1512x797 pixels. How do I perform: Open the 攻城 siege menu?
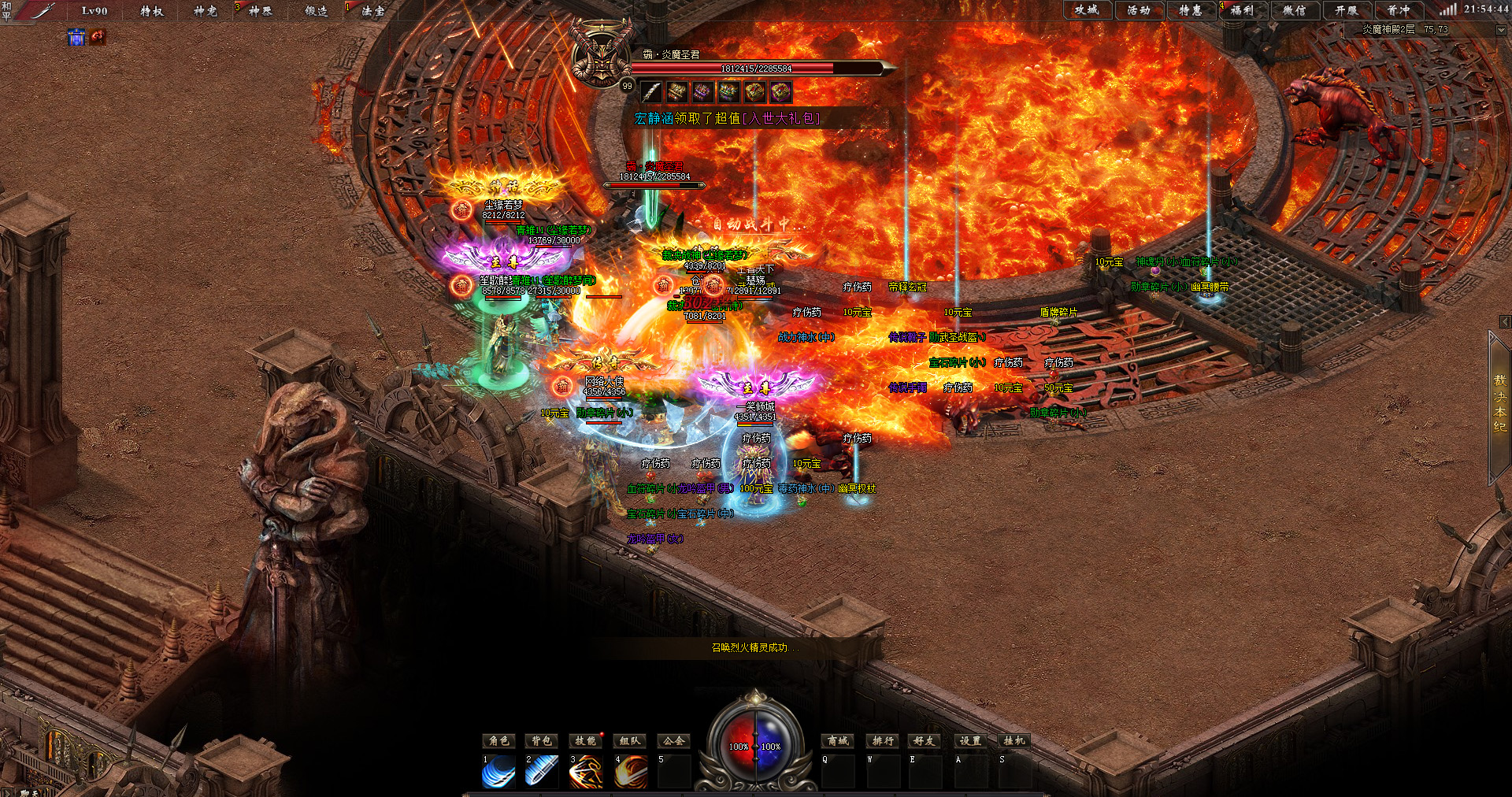click(x=1087, y=10)
